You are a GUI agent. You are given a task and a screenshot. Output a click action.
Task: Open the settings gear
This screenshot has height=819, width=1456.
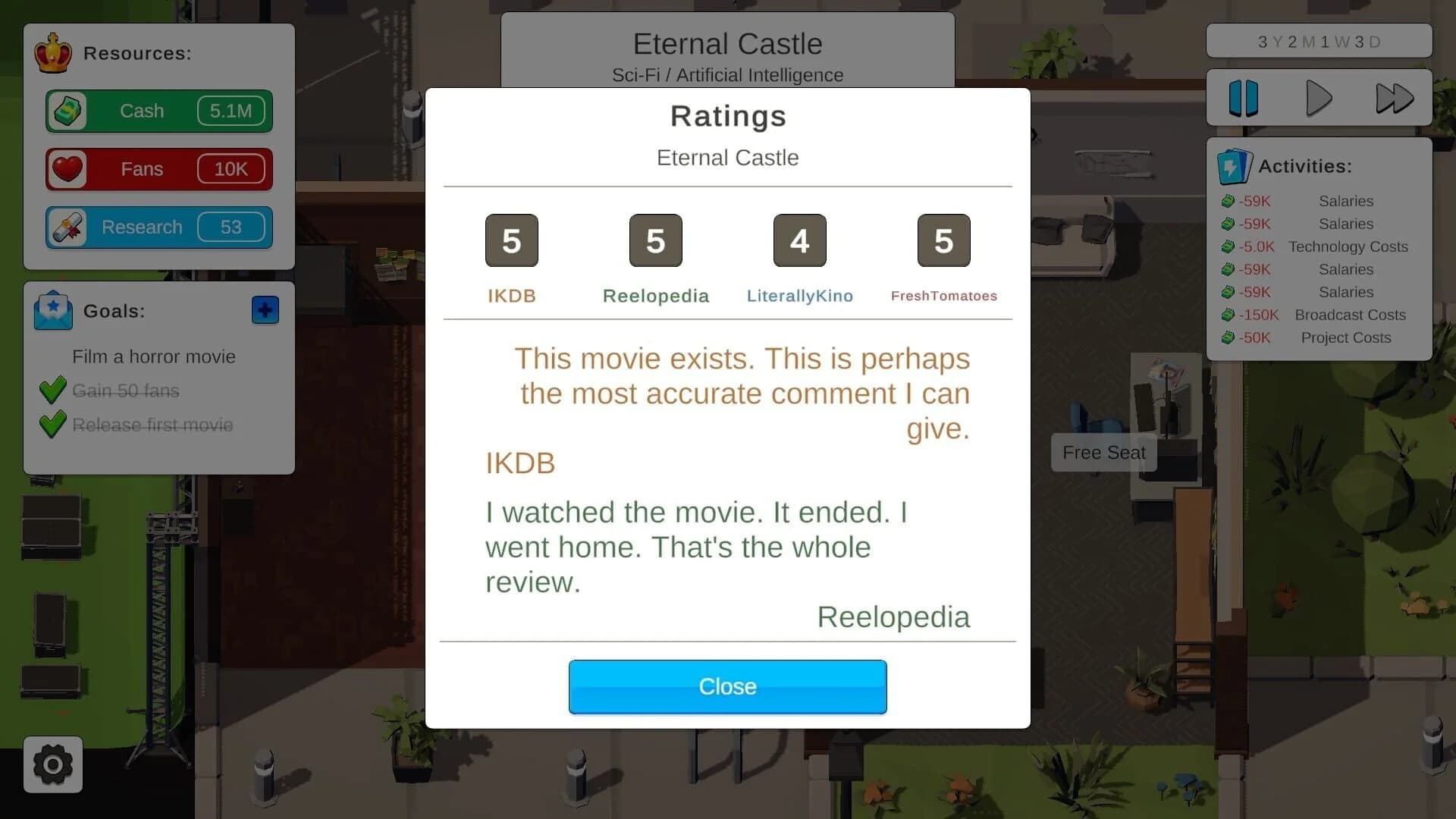pos(52,764)
